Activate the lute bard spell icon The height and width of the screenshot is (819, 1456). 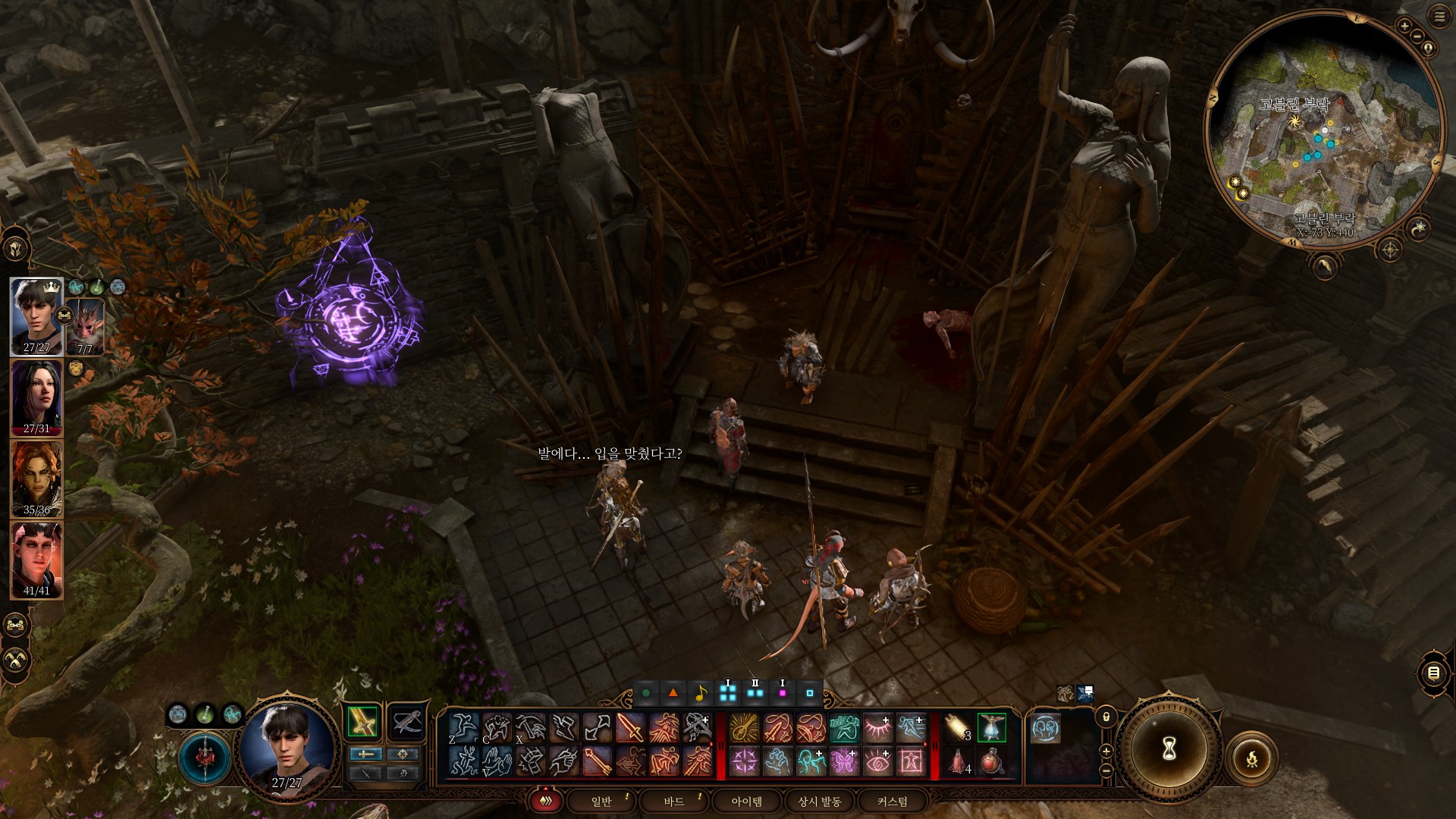point(744,728)
